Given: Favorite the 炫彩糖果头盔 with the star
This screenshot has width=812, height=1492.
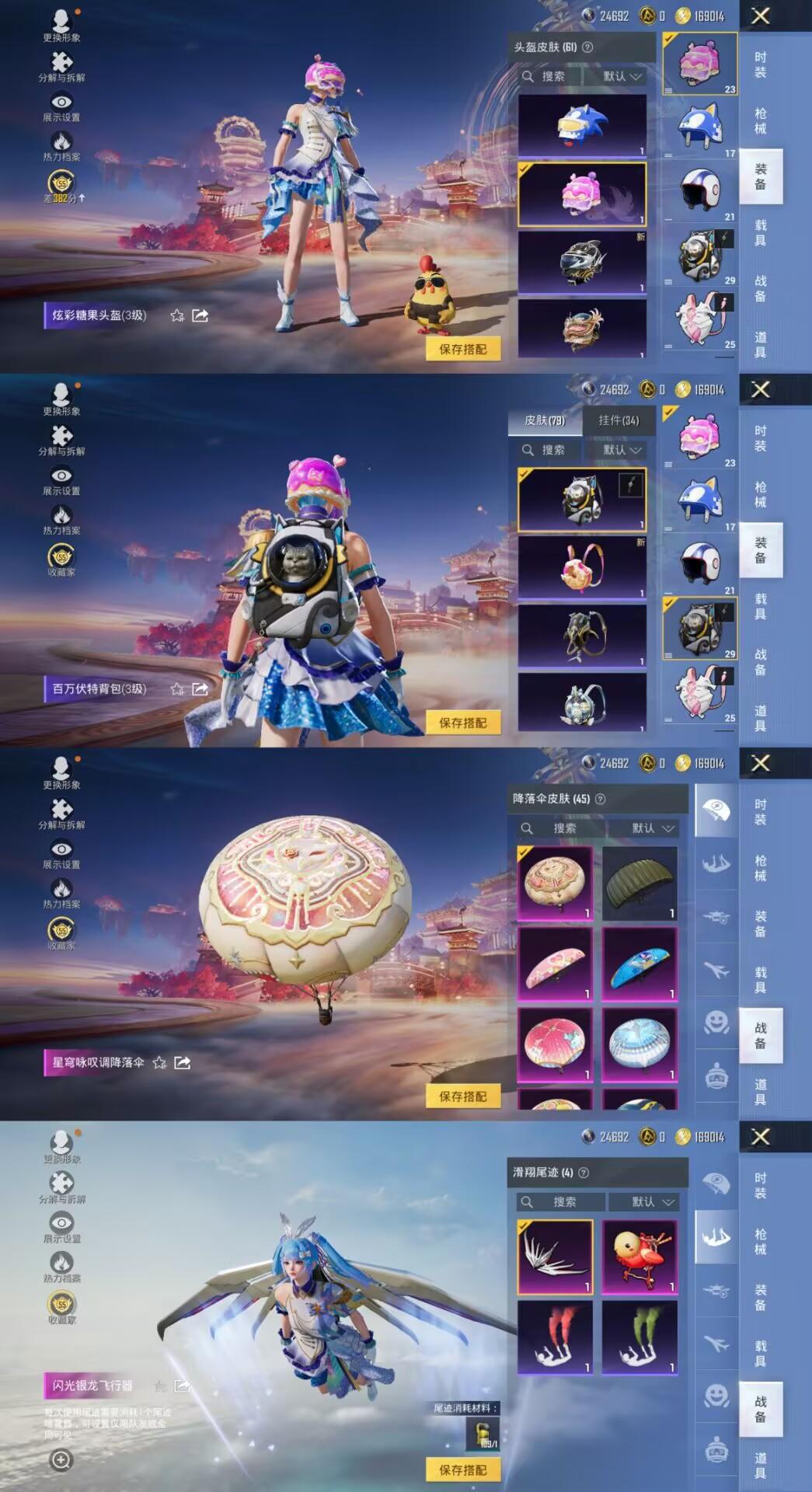Looking at the screenshot, I should 177,315.
